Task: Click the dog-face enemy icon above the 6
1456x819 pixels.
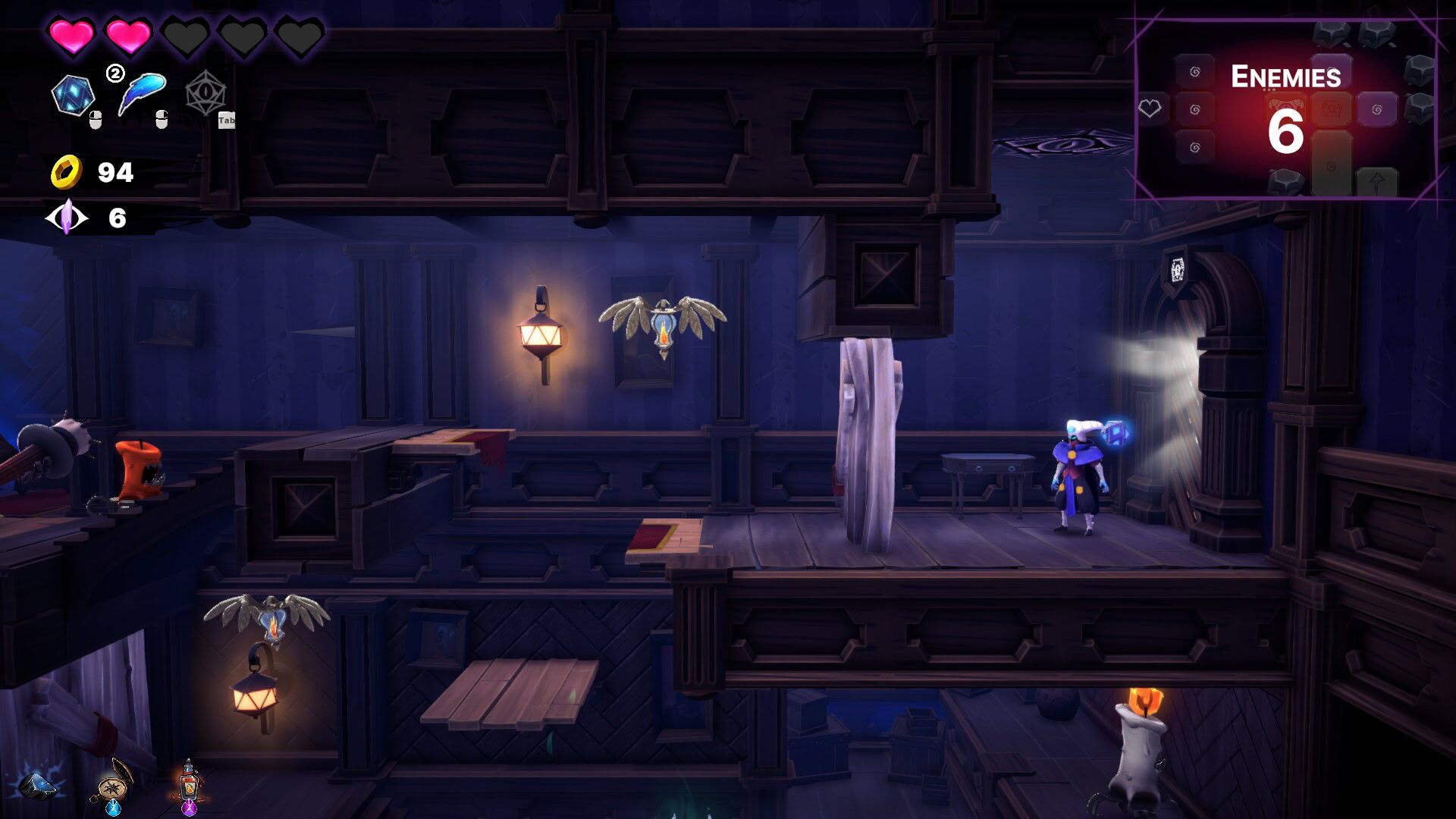Action: (x=1285, y=104)
